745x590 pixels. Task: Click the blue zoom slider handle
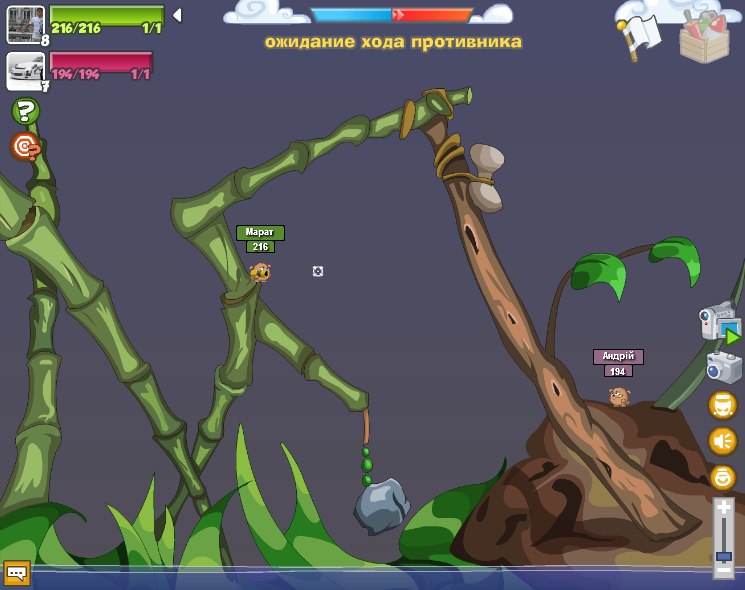pyautogui.click(x=723, y=555)
